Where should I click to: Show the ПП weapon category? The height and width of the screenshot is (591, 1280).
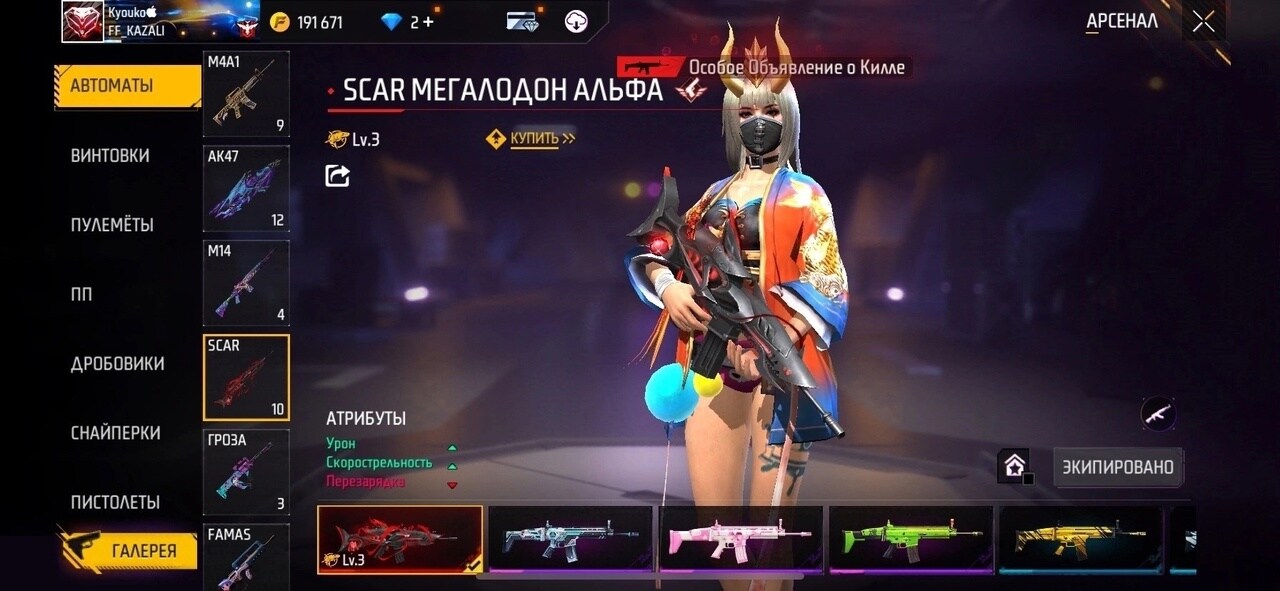point(82,294)
